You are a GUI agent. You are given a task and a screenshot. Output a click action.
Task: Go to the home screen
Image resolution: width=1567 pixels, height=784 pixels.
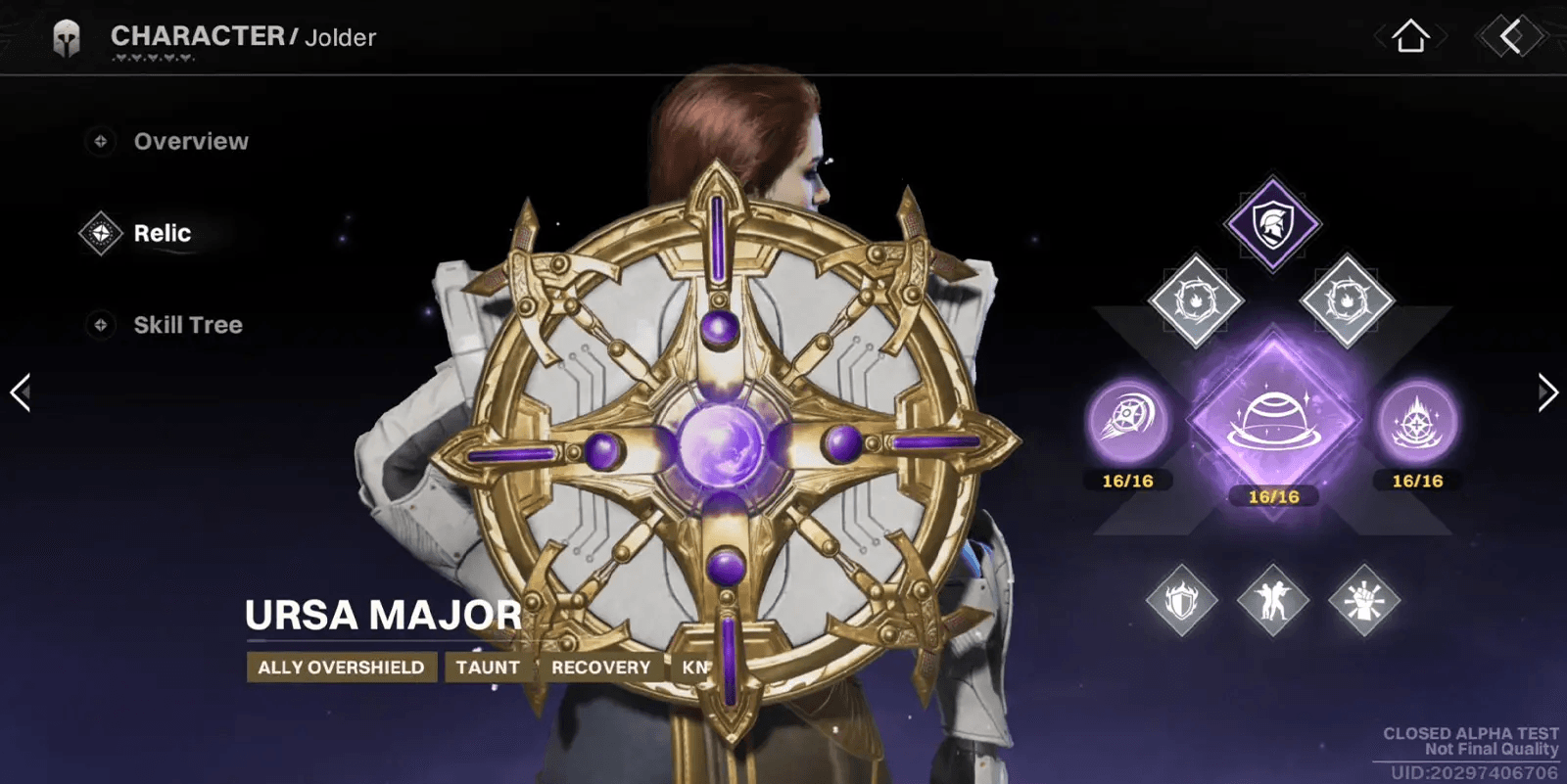click(1410, 37)
